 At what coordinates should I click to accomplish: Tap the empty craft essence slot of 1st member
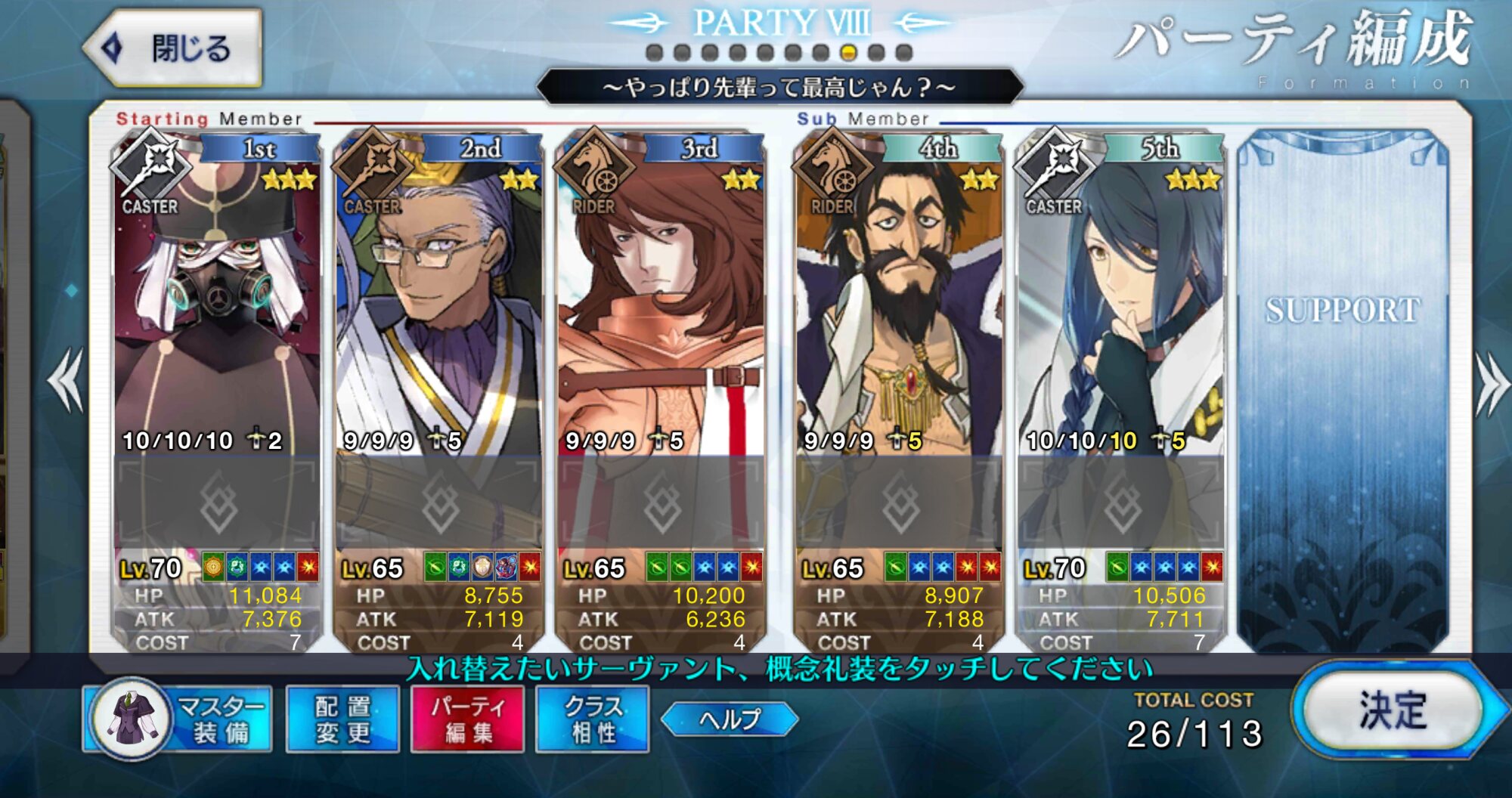[218, 503]
